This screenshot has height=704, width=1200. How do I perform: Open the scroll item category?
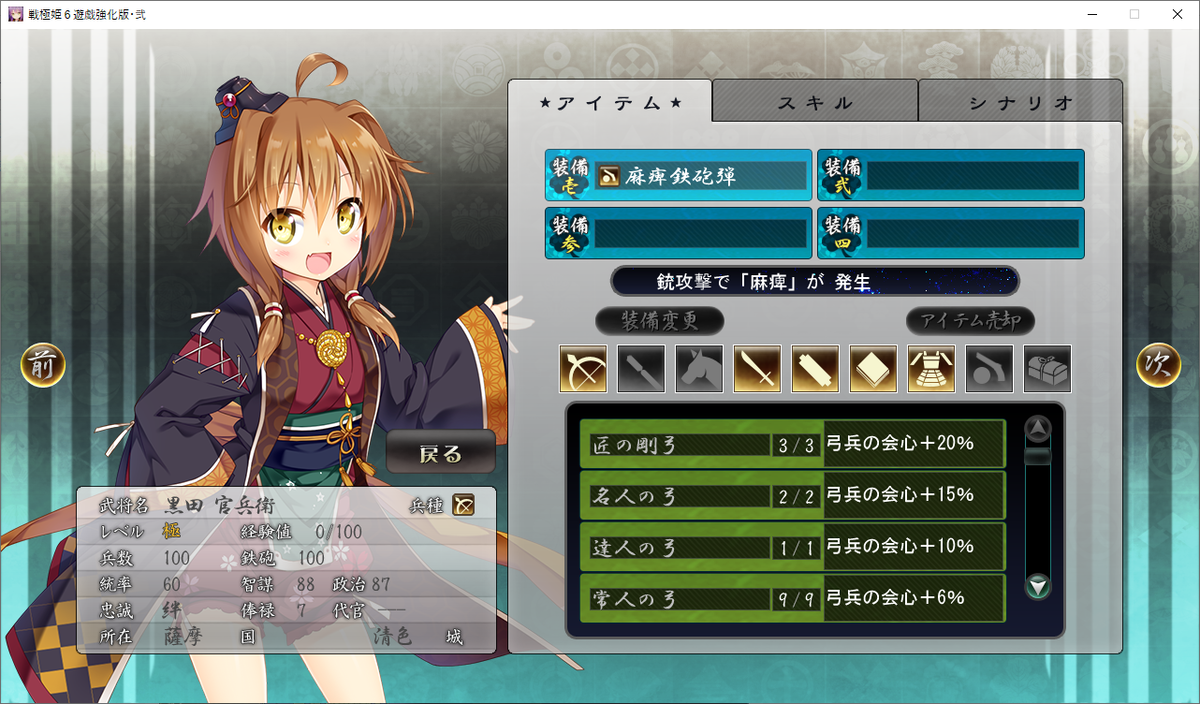(815, 369)
